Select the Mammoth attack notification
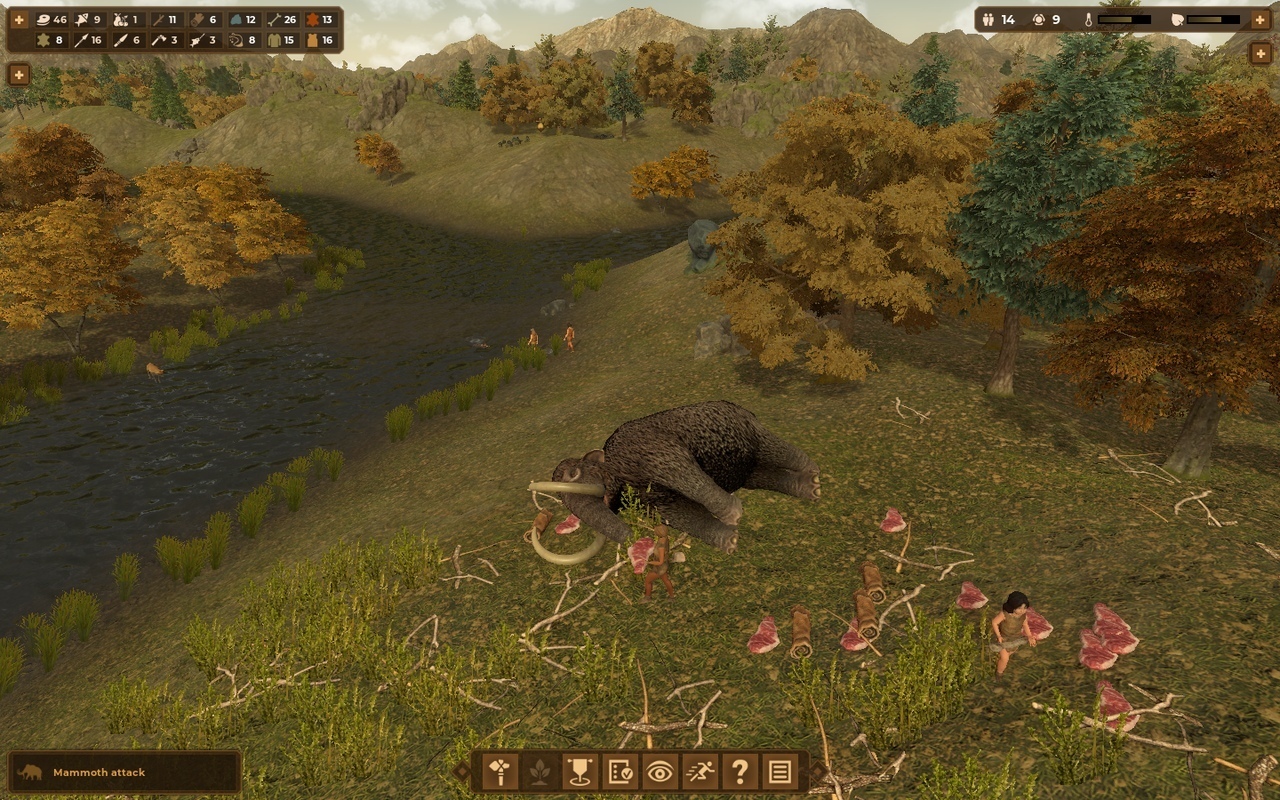This screenshot has height=800, width=1280. [x=125, y=772]
